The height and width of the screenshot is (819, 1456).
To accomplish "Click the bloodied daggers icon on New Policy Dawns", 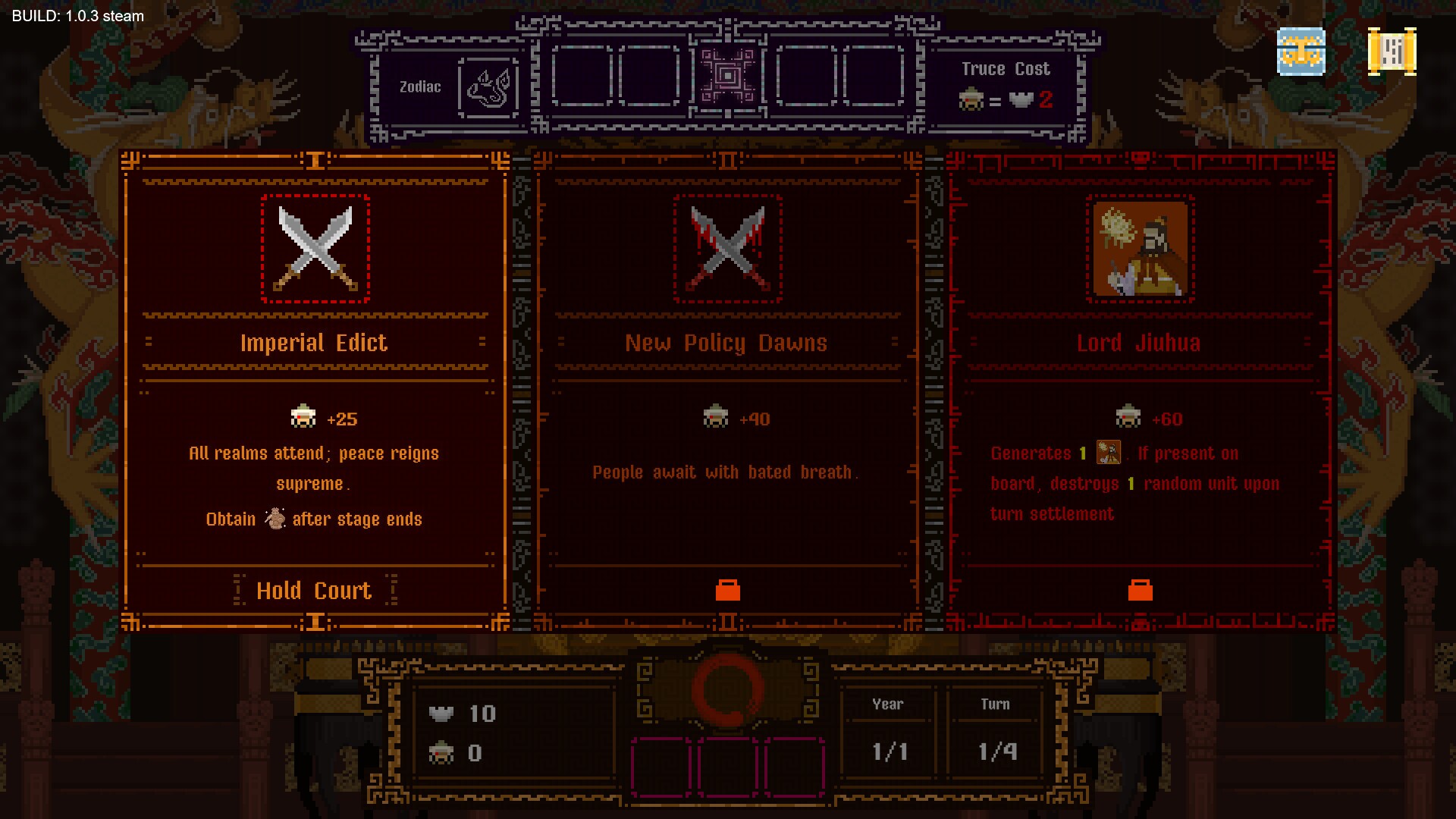I will (727, 250).
